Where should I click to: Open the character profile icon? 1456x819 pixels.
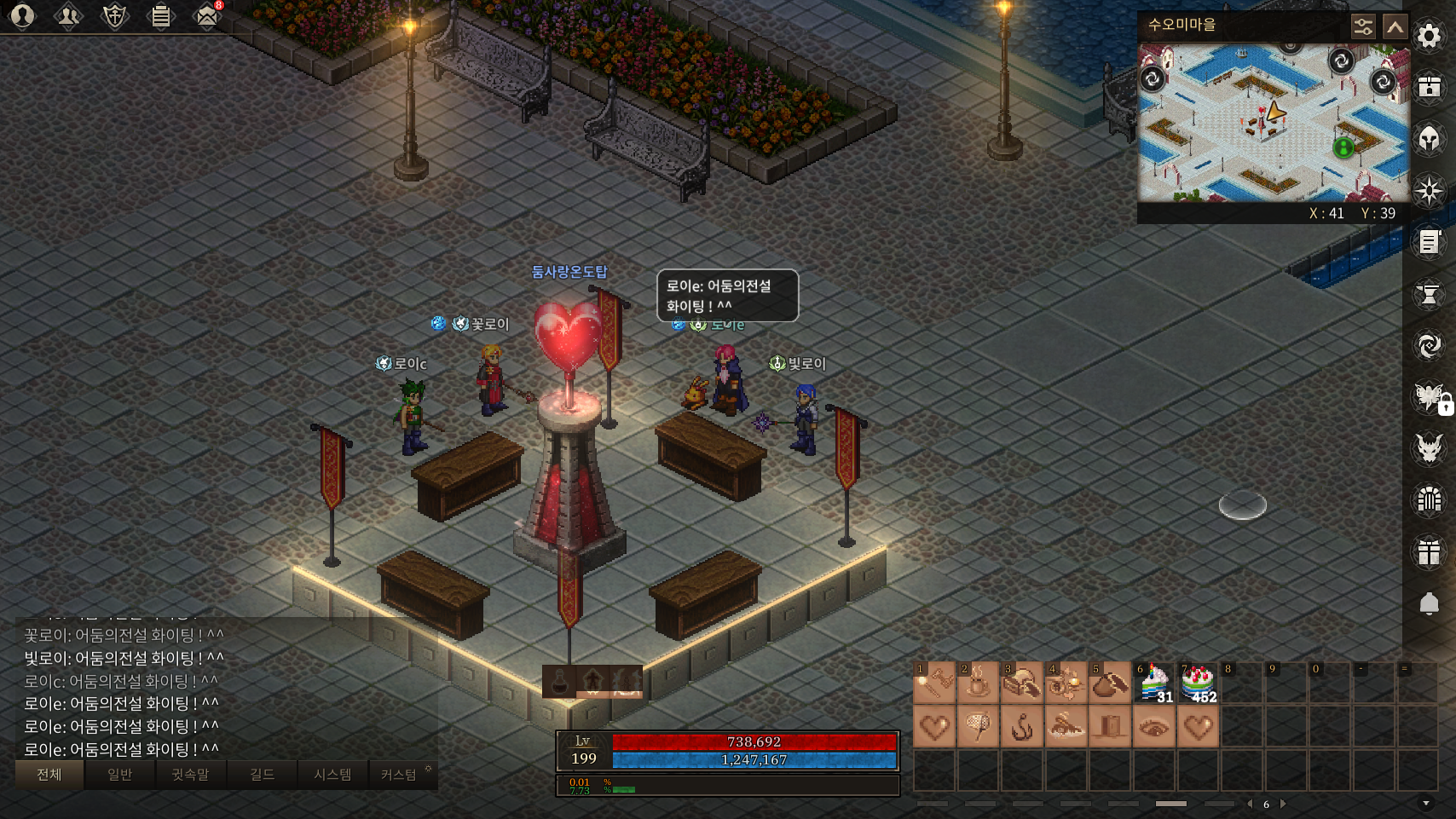22,15
